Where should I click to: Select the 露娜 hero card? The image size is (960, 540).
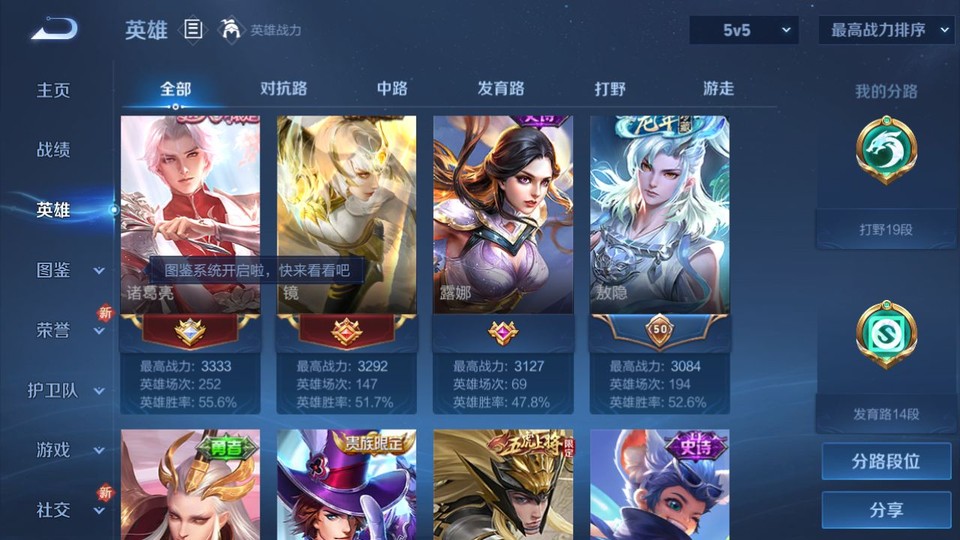(502, 230)
